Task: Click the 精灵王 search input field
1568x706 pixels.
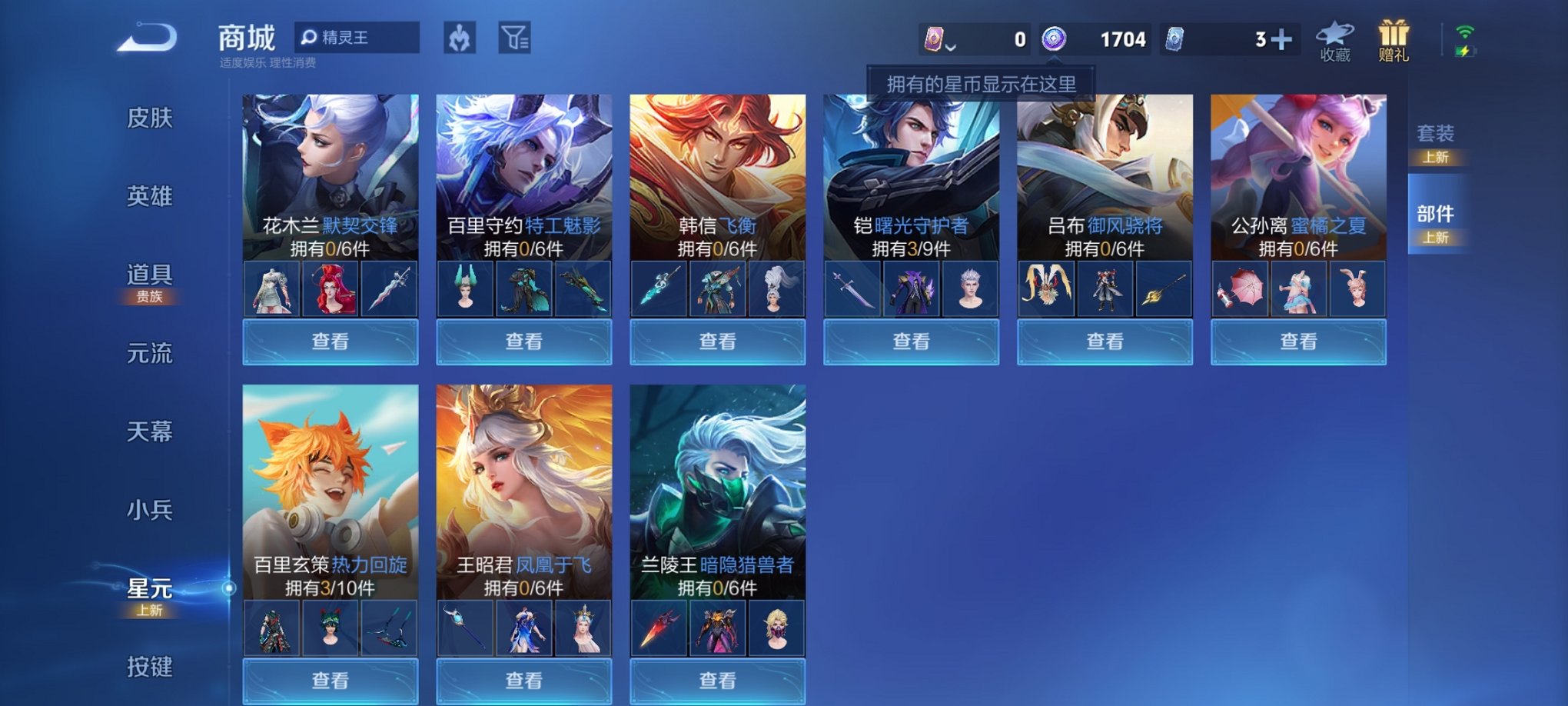Action: point(361,38)
